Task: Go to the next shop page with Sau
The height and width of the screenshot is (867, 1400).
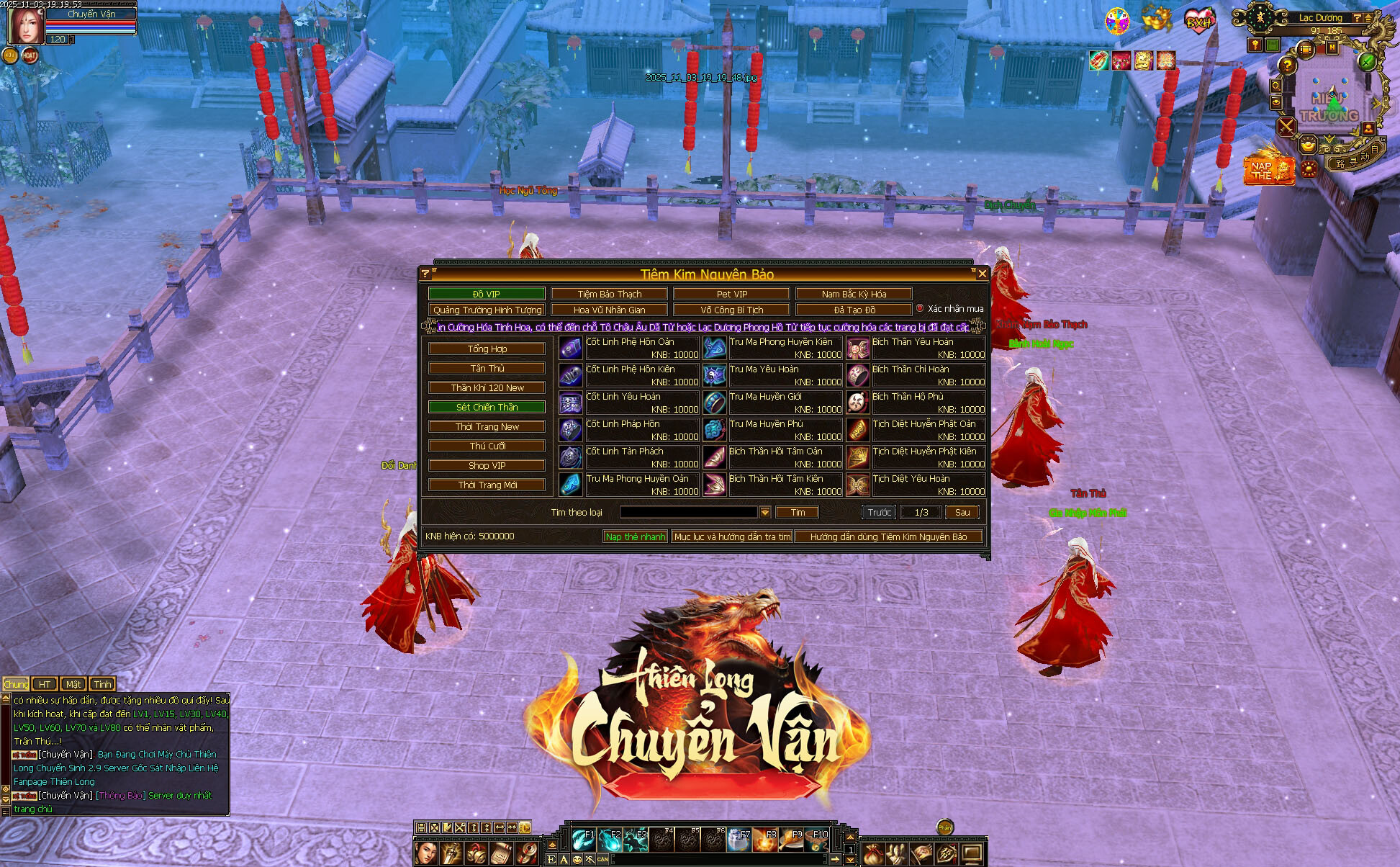Action: 962,512
